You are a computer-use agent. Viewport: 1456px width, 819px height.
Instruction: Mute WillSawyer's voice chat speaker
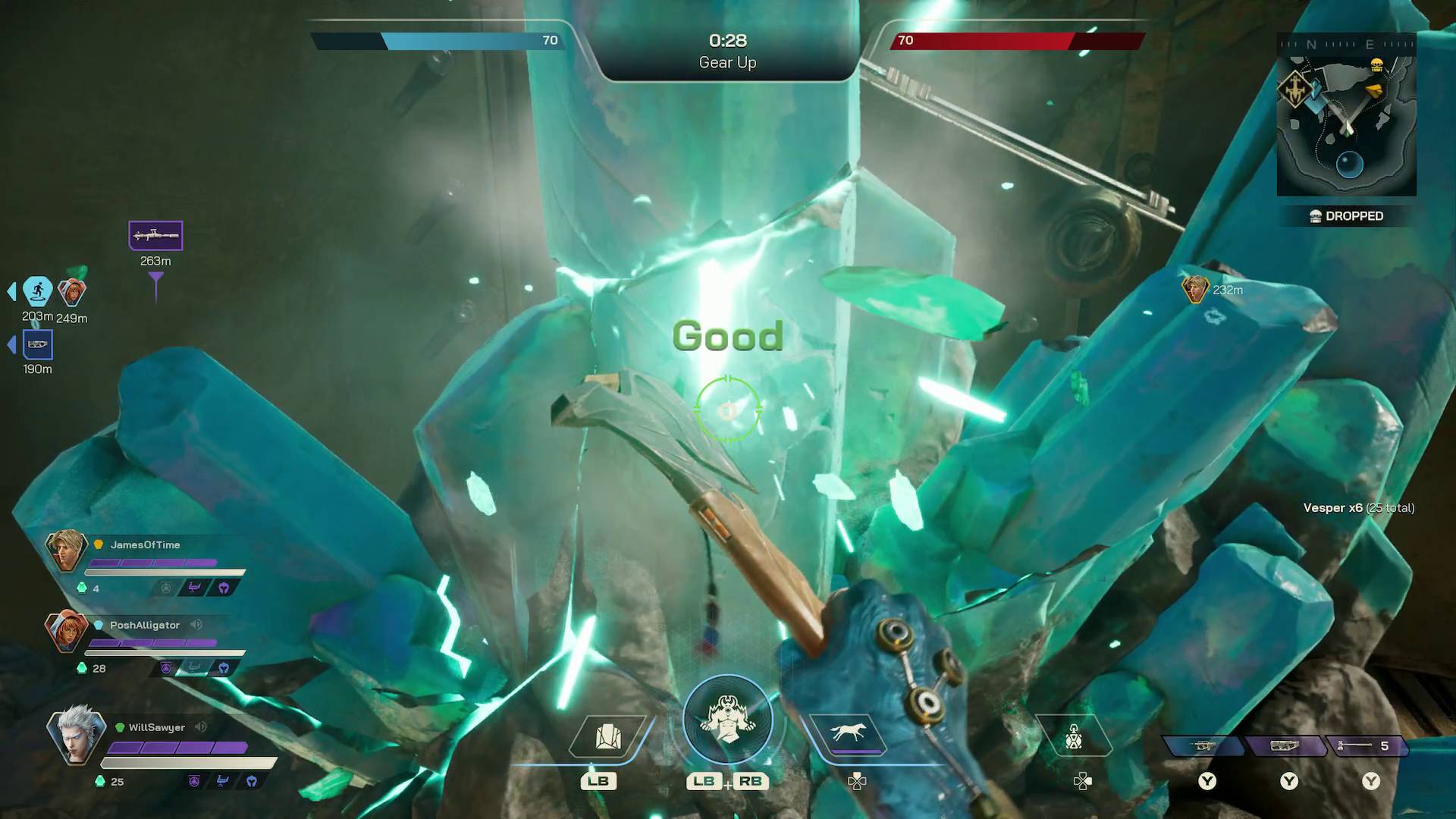click(199, 727)
